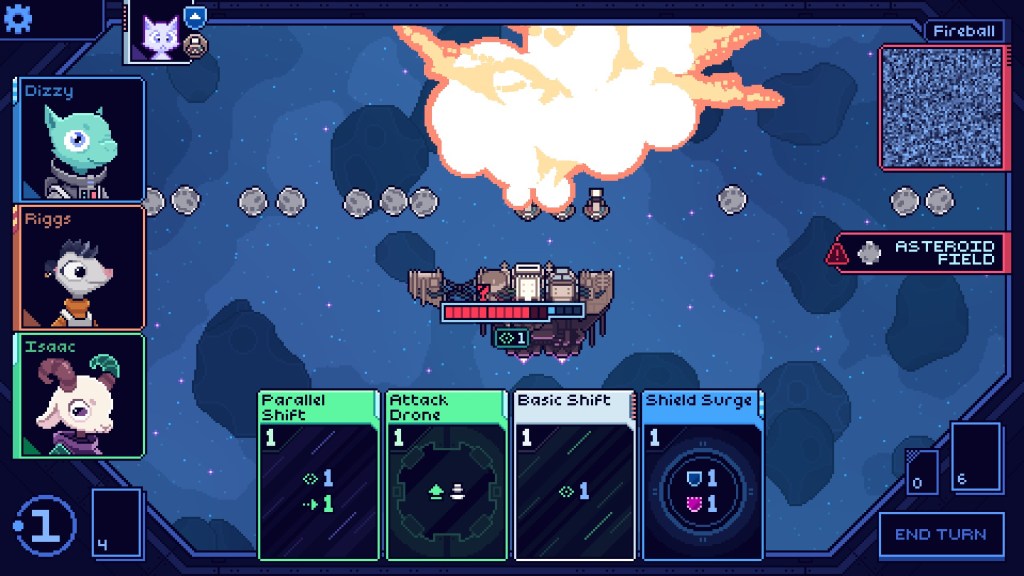1024x576 pixels.
Task: Open the settings gear menu
Action: coord(20,19)
